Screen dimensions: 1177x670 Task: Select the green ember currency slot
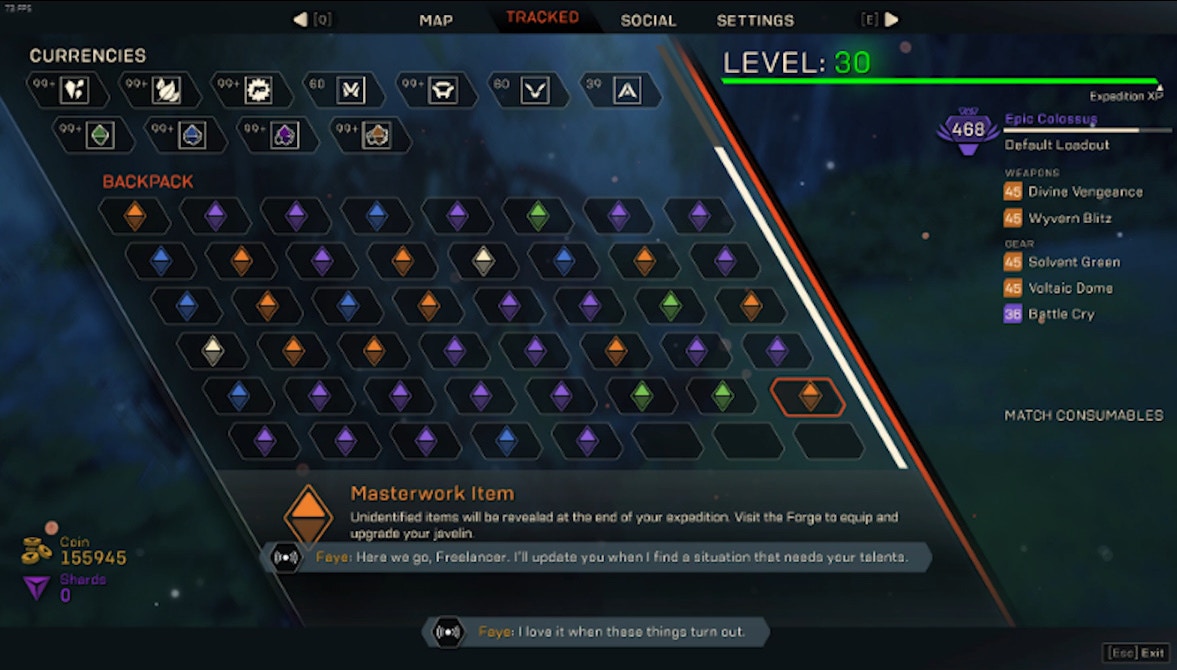[99, 135]
